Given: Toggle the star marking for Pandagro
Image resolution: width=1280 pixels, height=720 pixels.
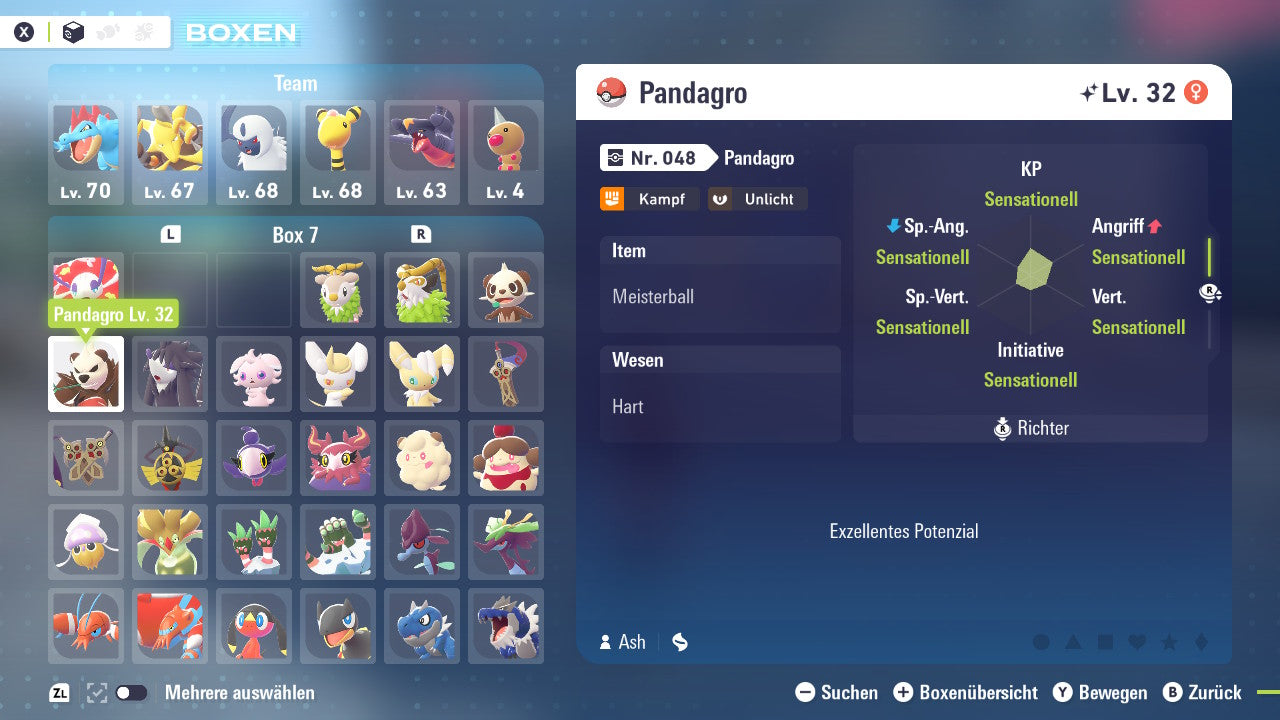Looking at the screenshot, I should tap(1169, 642).
